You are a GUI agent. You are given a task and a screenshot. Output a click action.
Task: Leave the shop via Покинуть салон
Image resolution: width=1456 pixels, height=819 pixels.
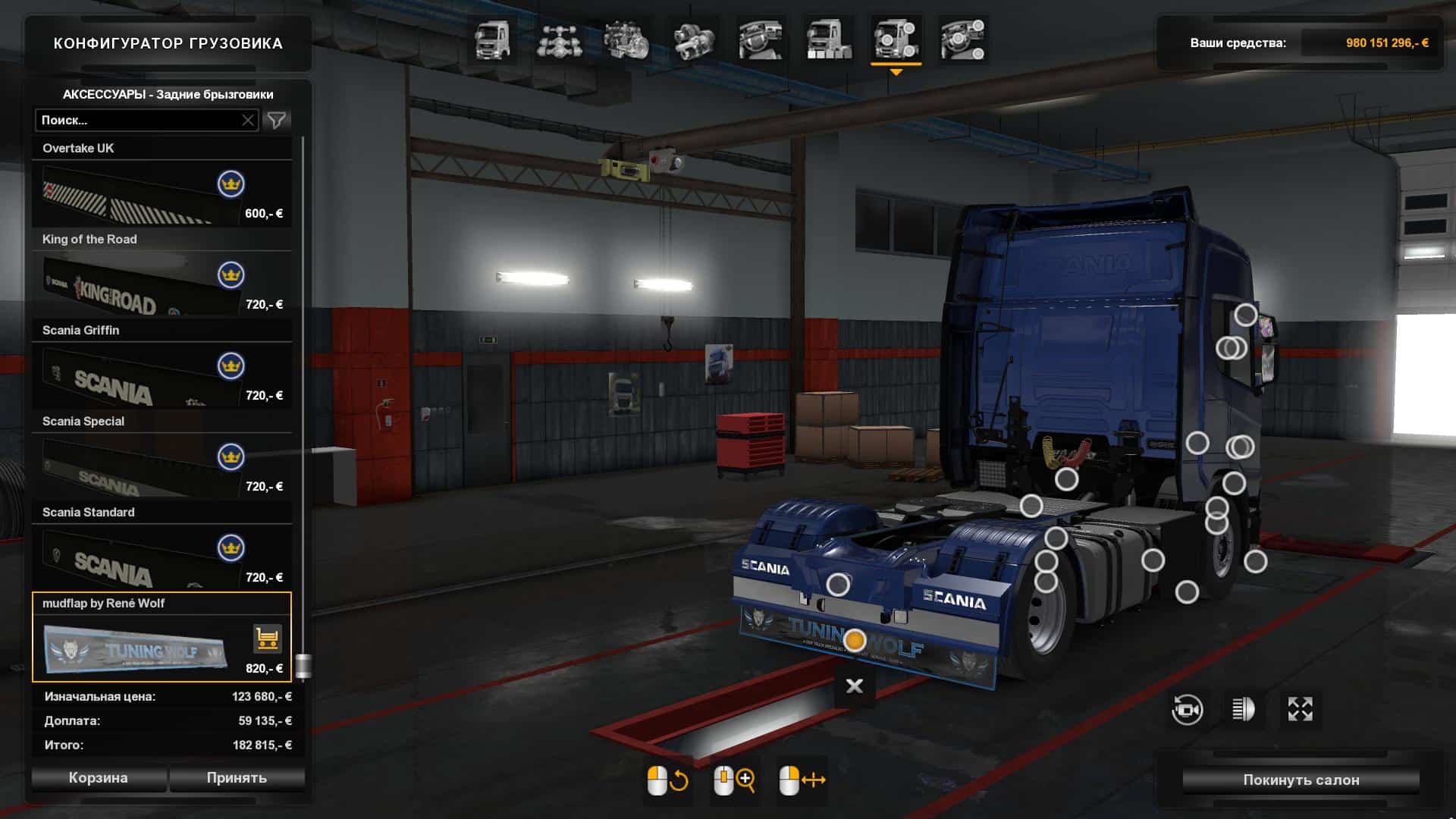[x=1301, y=780]
